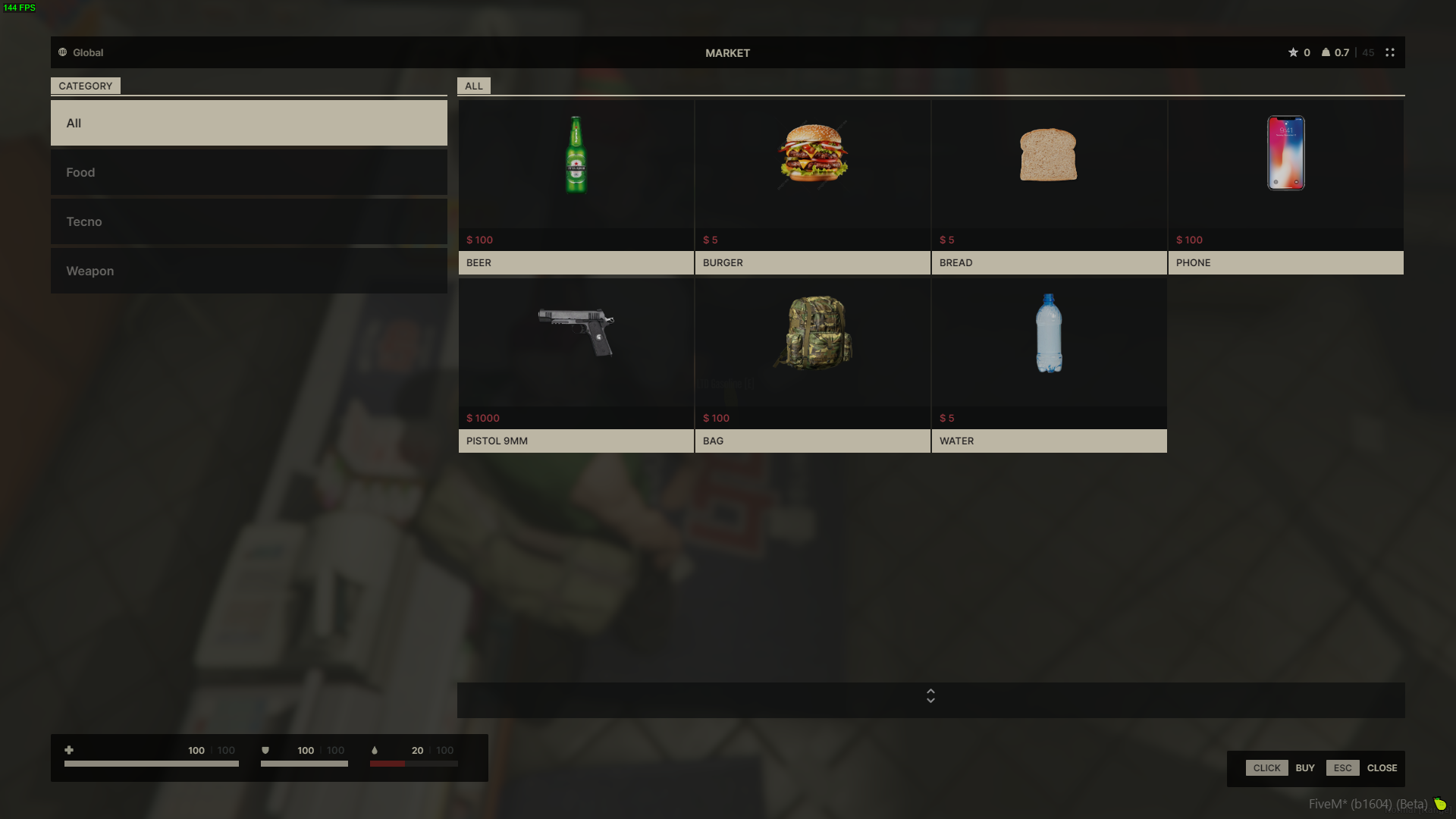
Task: Click the thirst droplet icon in status bar
Action: (375, 750)
